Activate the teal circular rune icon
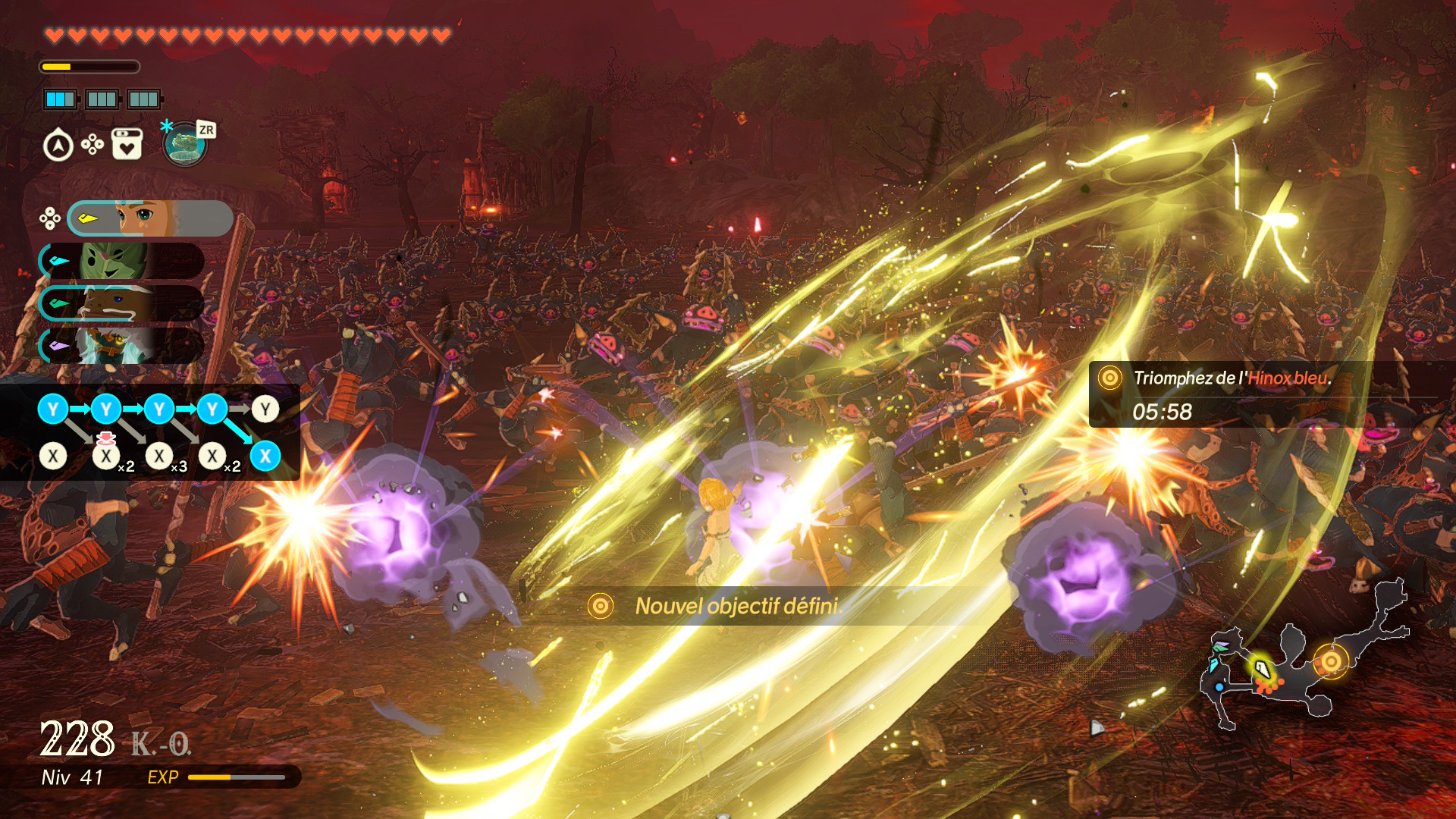Screen dimensions: 1456x819 click(x=184, y=144)
